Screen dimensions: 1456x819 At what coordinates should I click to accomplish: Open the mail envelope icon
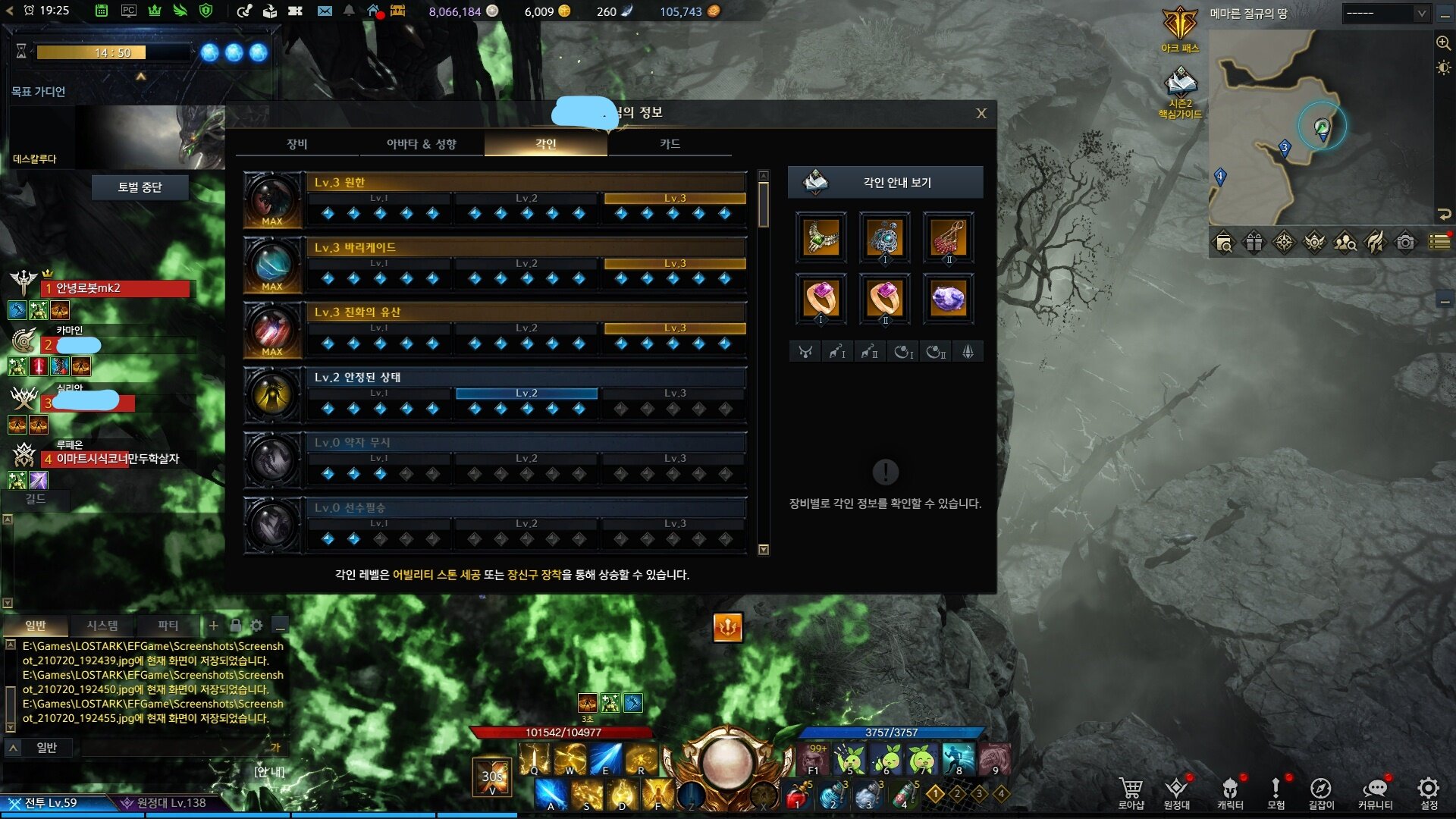pos(325,11)
